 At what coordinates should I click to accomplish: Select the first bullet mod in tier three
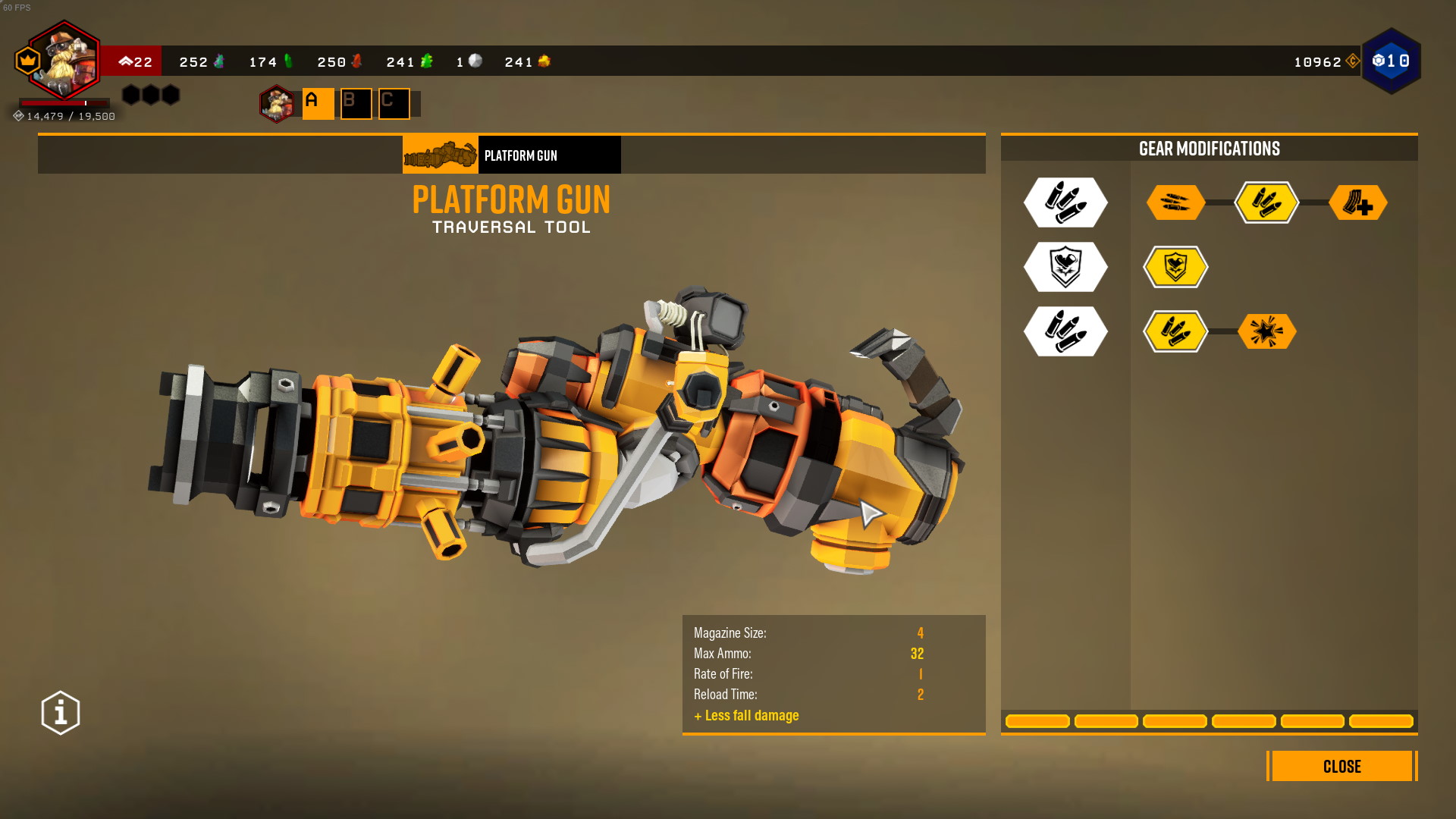(x=1175, y=331)
